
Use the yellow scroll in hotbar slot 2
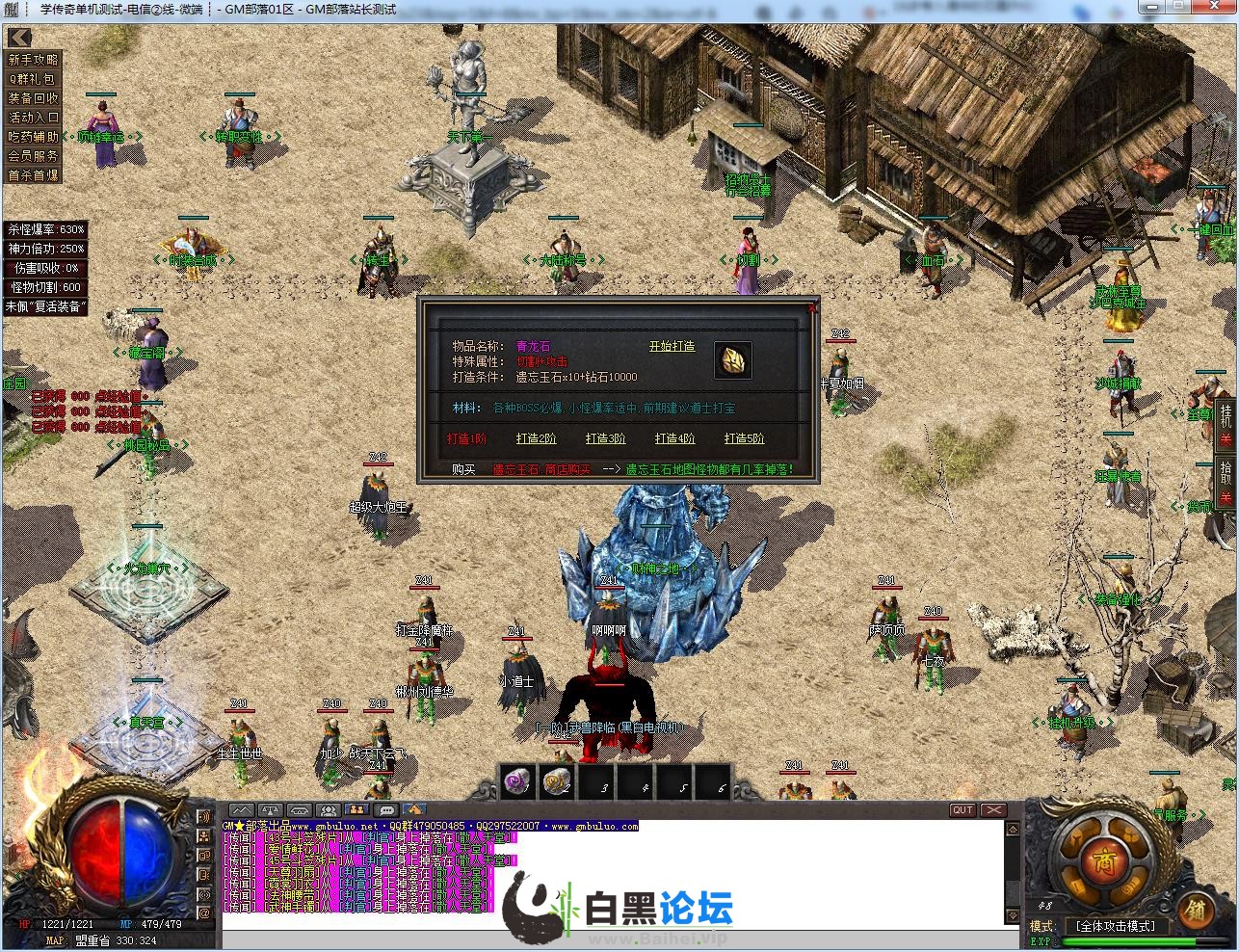(x=557, y=781)
